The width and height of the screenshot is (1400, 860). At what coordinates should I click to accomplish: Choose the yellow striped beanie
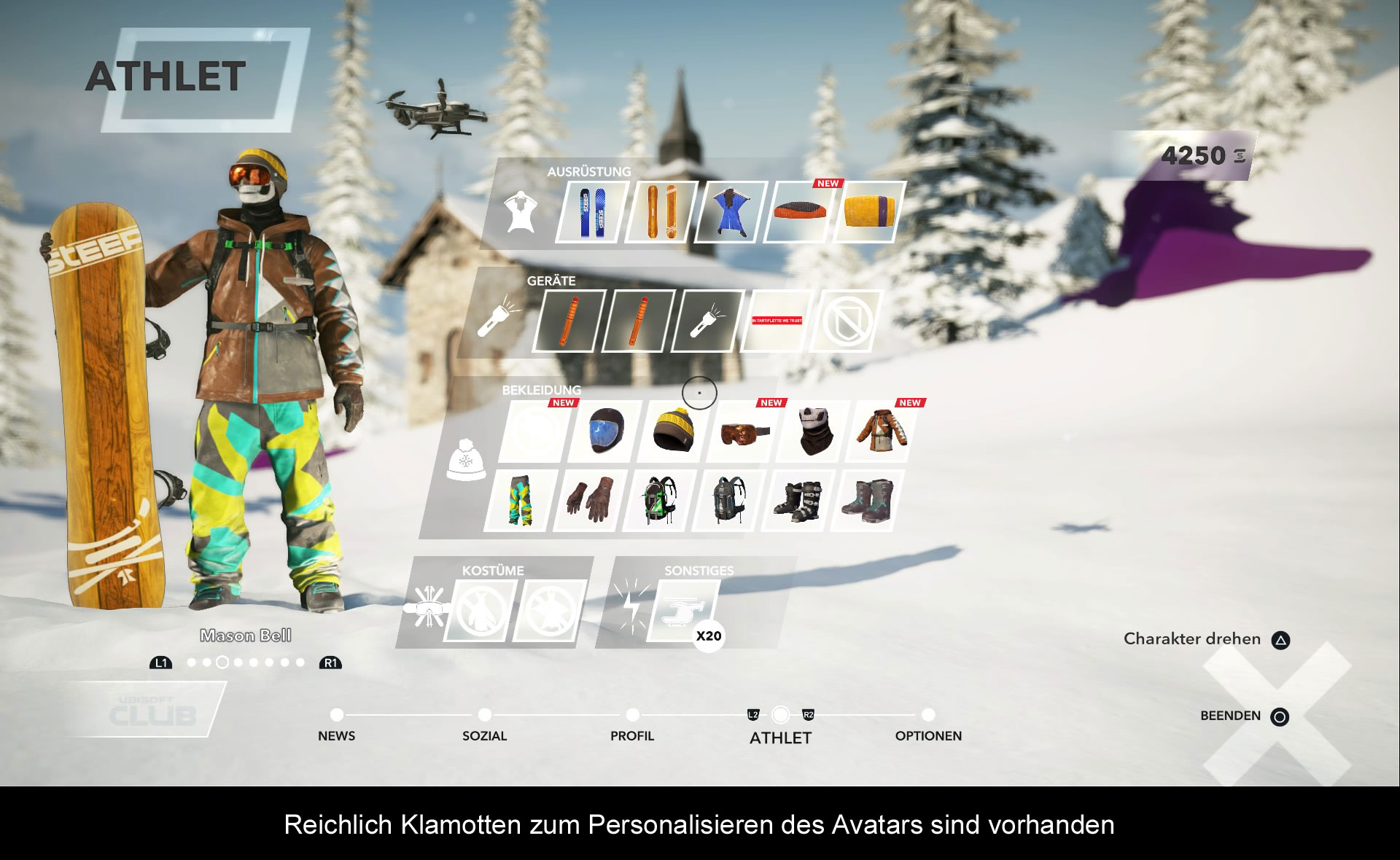point(672,431)
